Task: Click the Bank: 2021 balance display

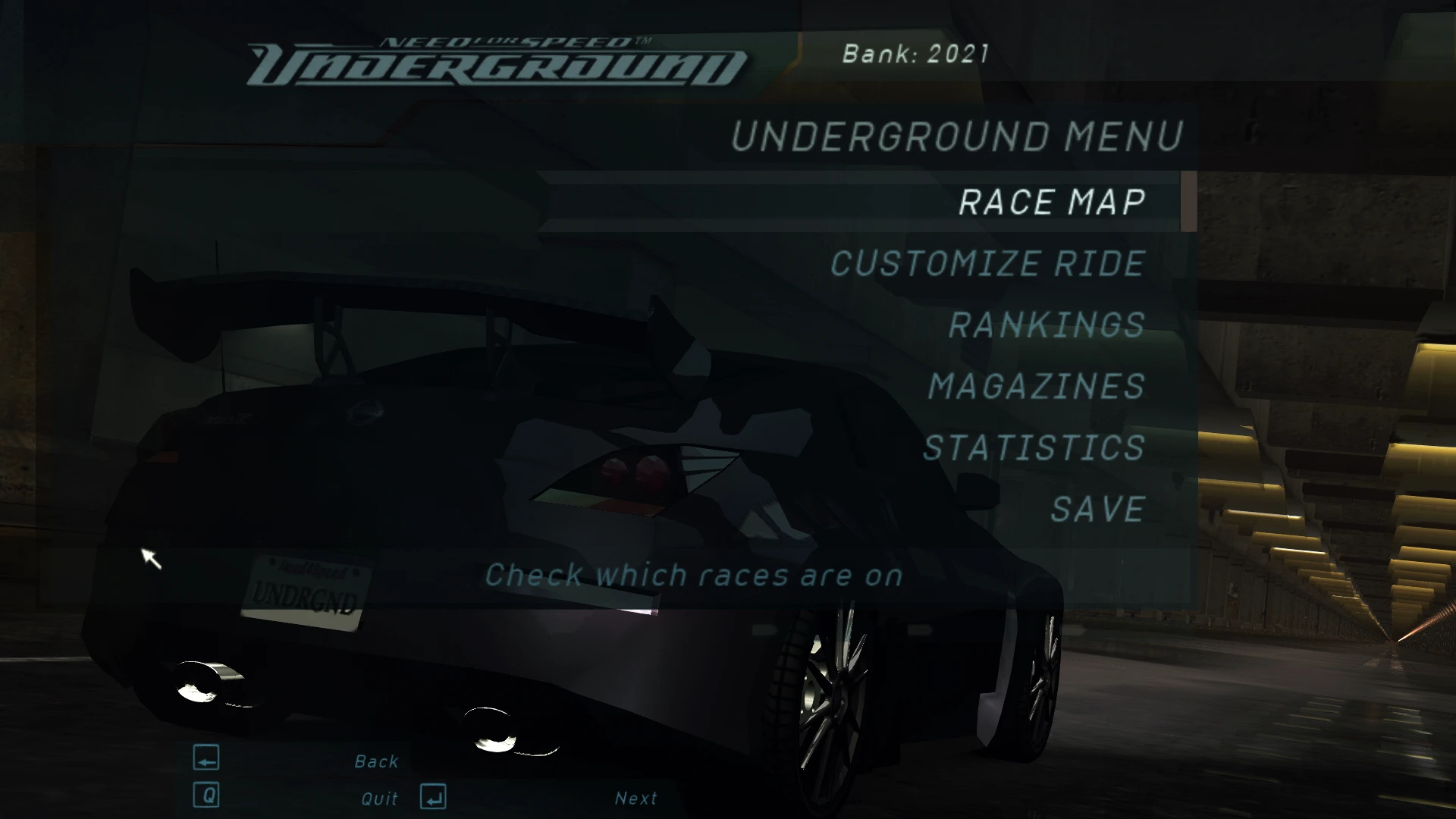Action: [914, 53]
